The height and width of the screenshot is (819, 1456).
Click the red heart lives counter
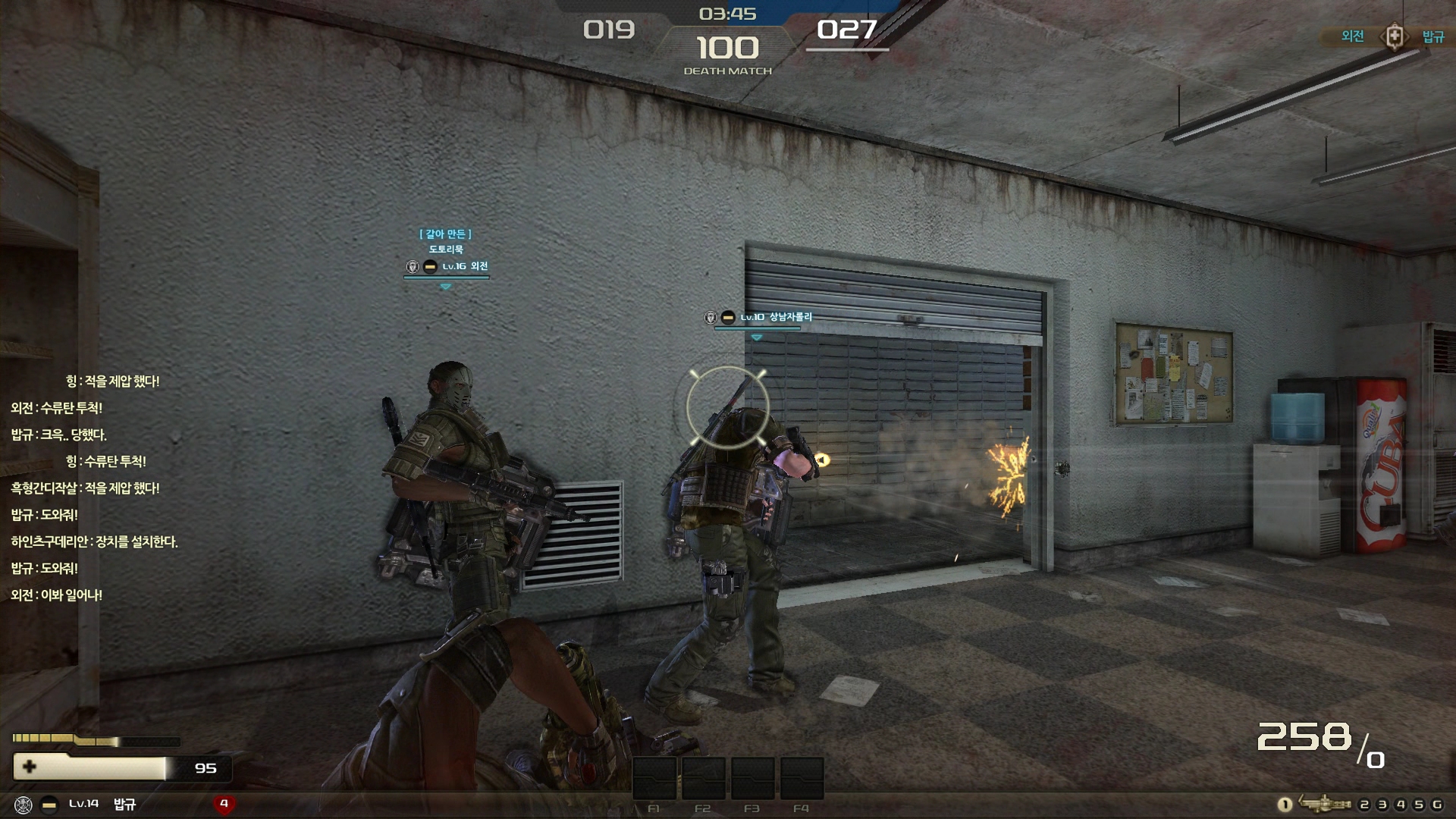[x=224, y=804]
